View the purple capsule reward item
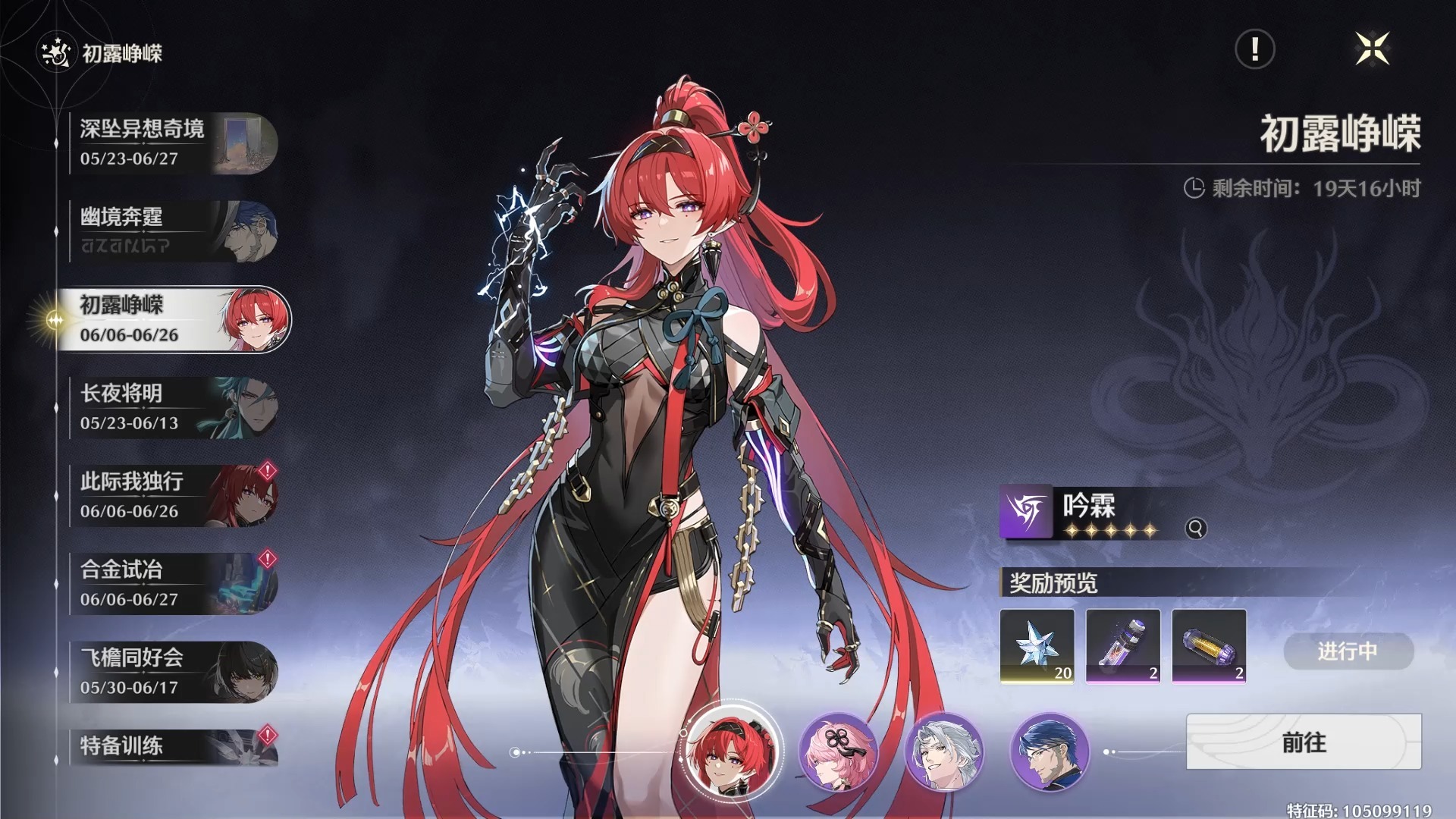The image size is (1456, 819). coord(1209,645)
